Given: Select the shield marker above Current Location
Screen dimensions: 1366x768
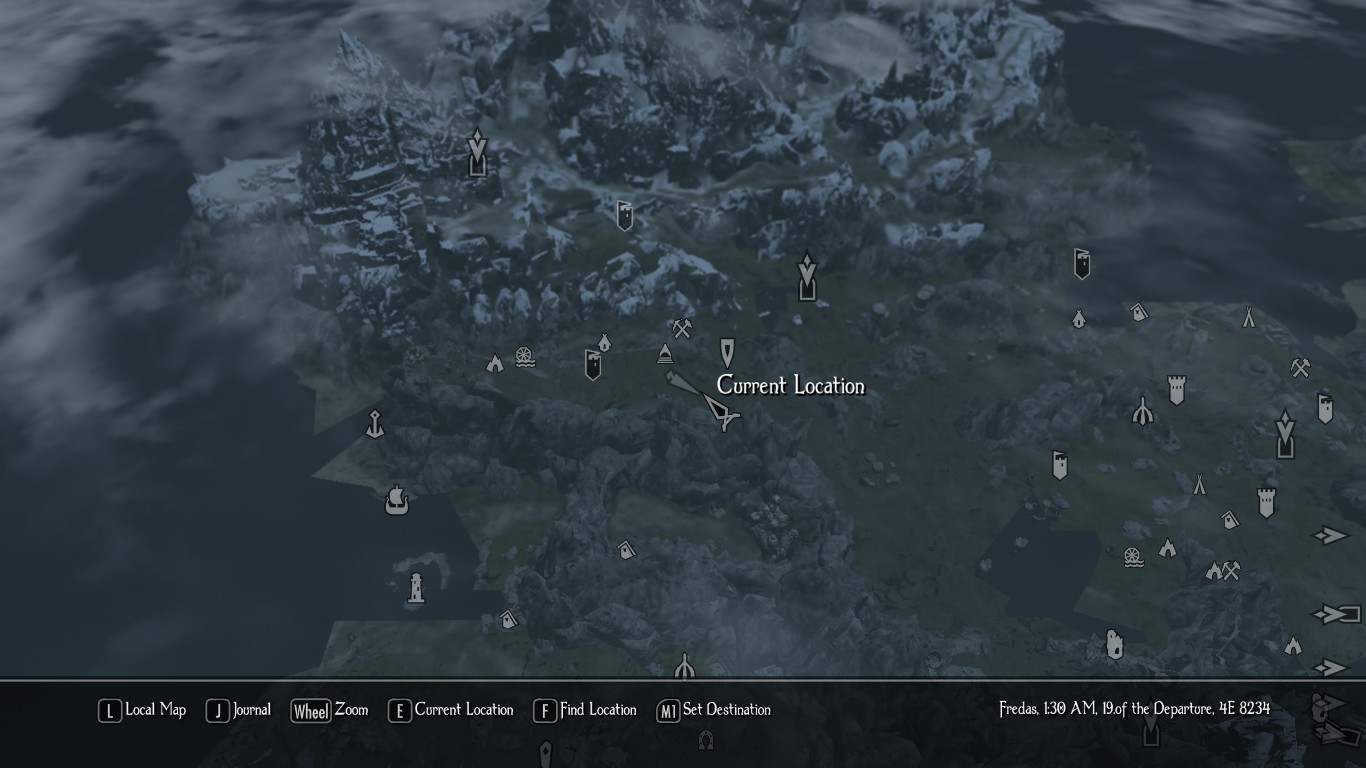Looking at the screenshot, I should pyautogui.click(x=727, y=352).
